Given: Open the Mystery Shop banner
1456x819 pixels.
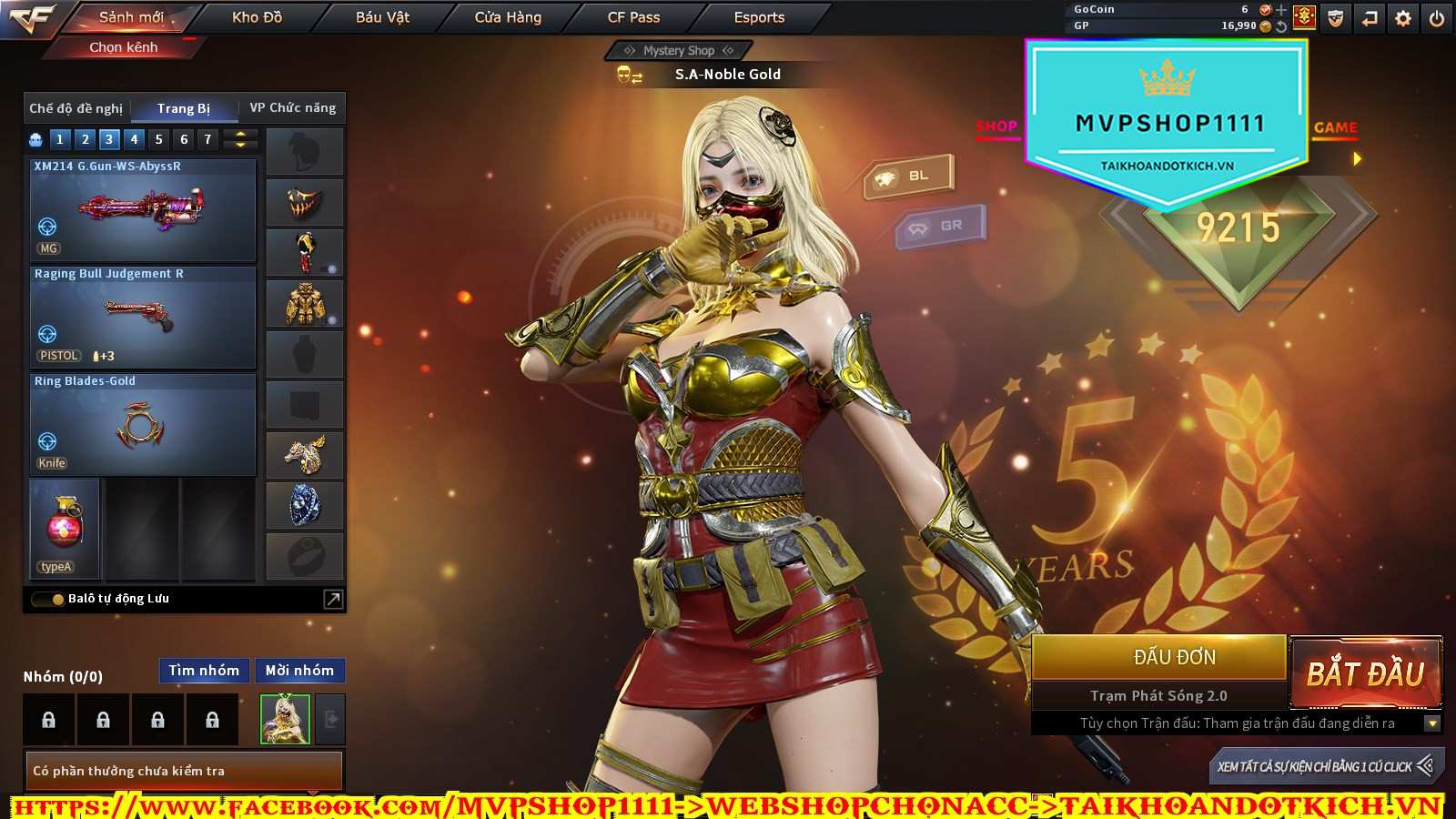Looking at the screenshot, I should [678, 51].
